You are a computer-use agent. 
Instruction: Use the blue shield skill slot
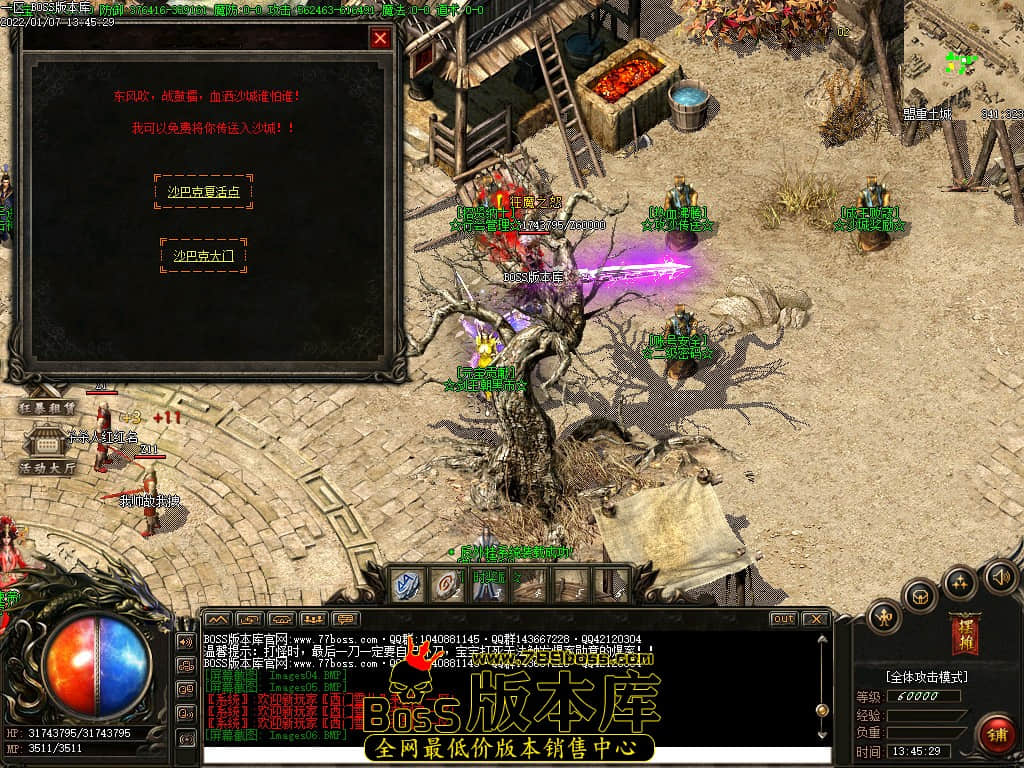(406, 585)
